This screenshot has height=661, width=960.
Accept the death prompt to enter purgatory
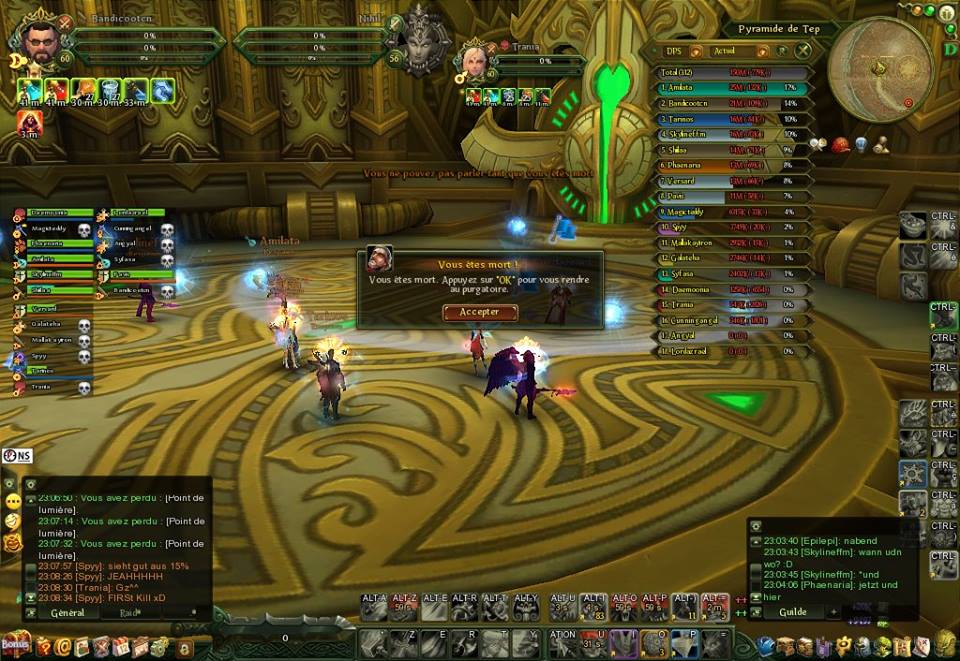coord(480,312)
